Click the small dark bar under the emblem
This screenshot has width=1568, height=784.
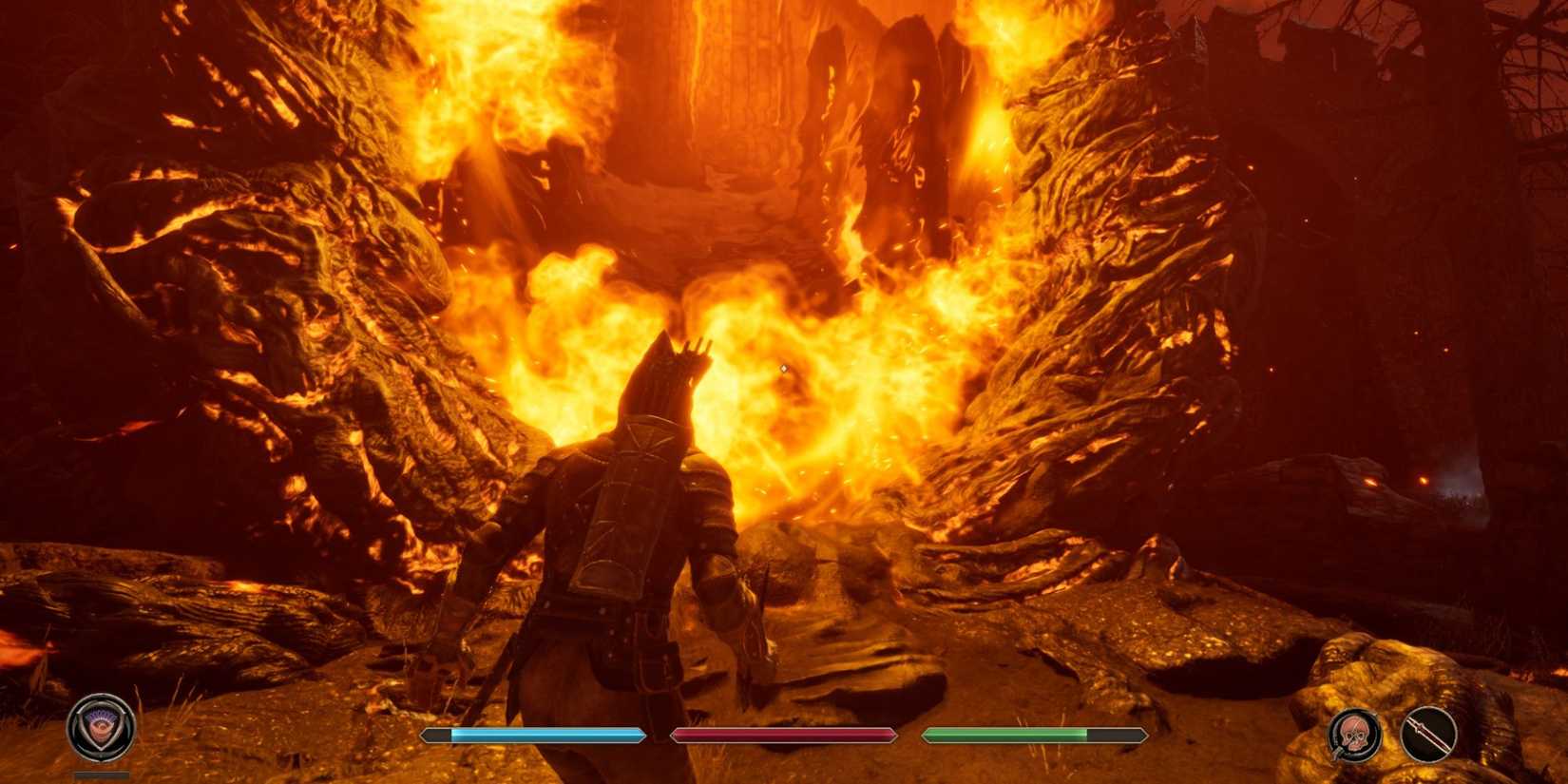[102, 773]
